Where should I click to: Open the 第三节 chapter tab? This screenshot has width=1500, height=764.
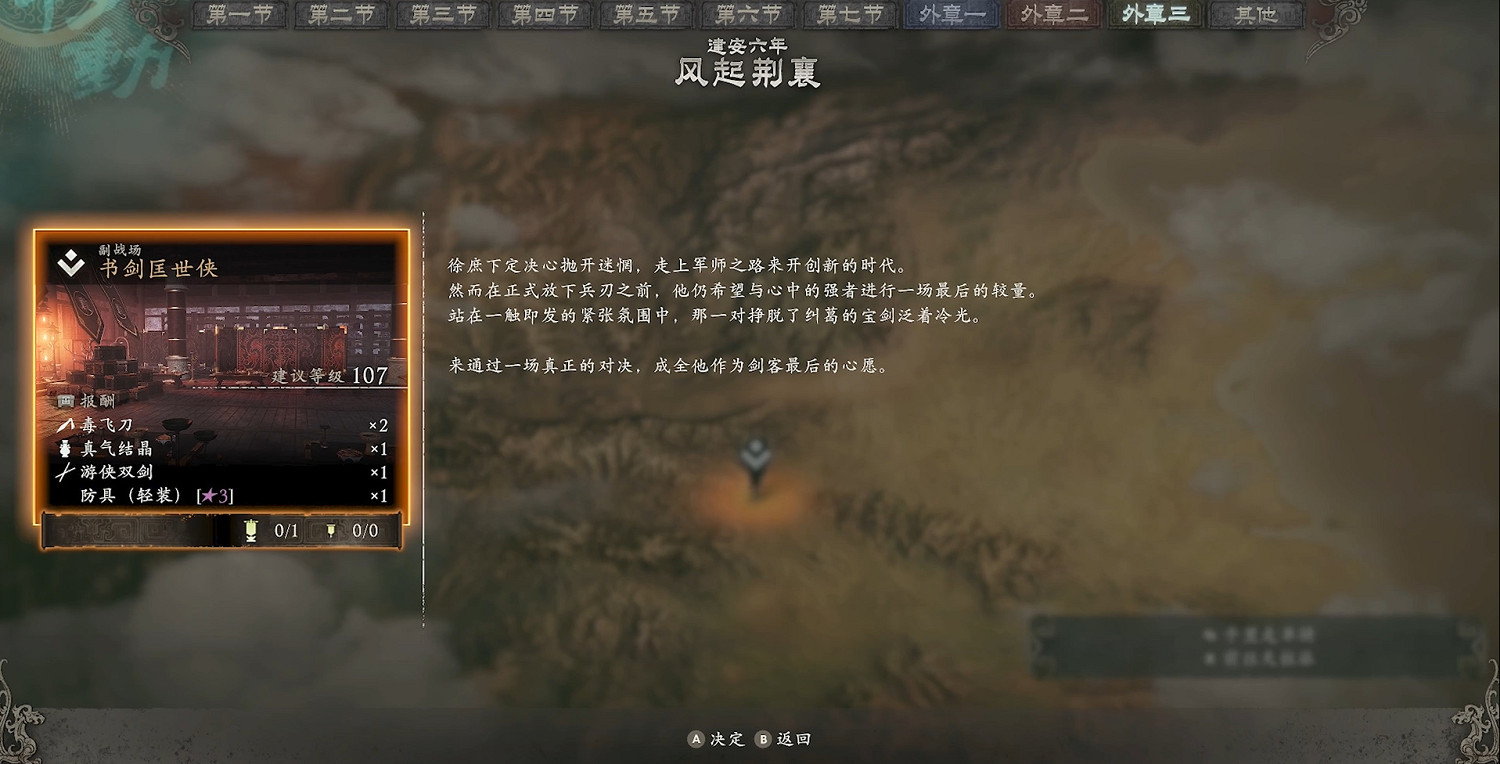point(441,15)
